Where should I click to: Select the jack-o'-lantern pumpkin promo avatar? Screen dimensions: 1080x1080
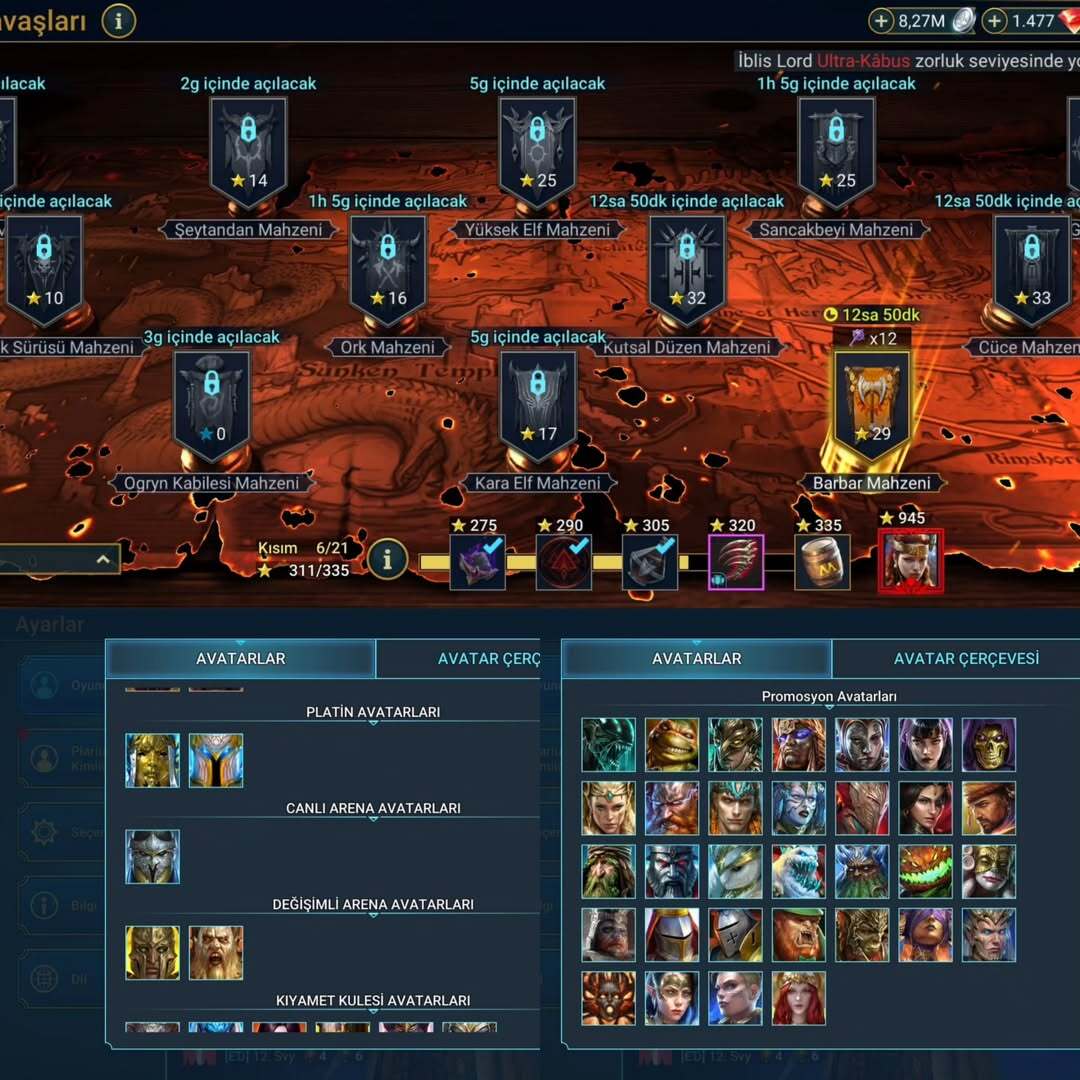pyautogui.click(x=925, y=872)
